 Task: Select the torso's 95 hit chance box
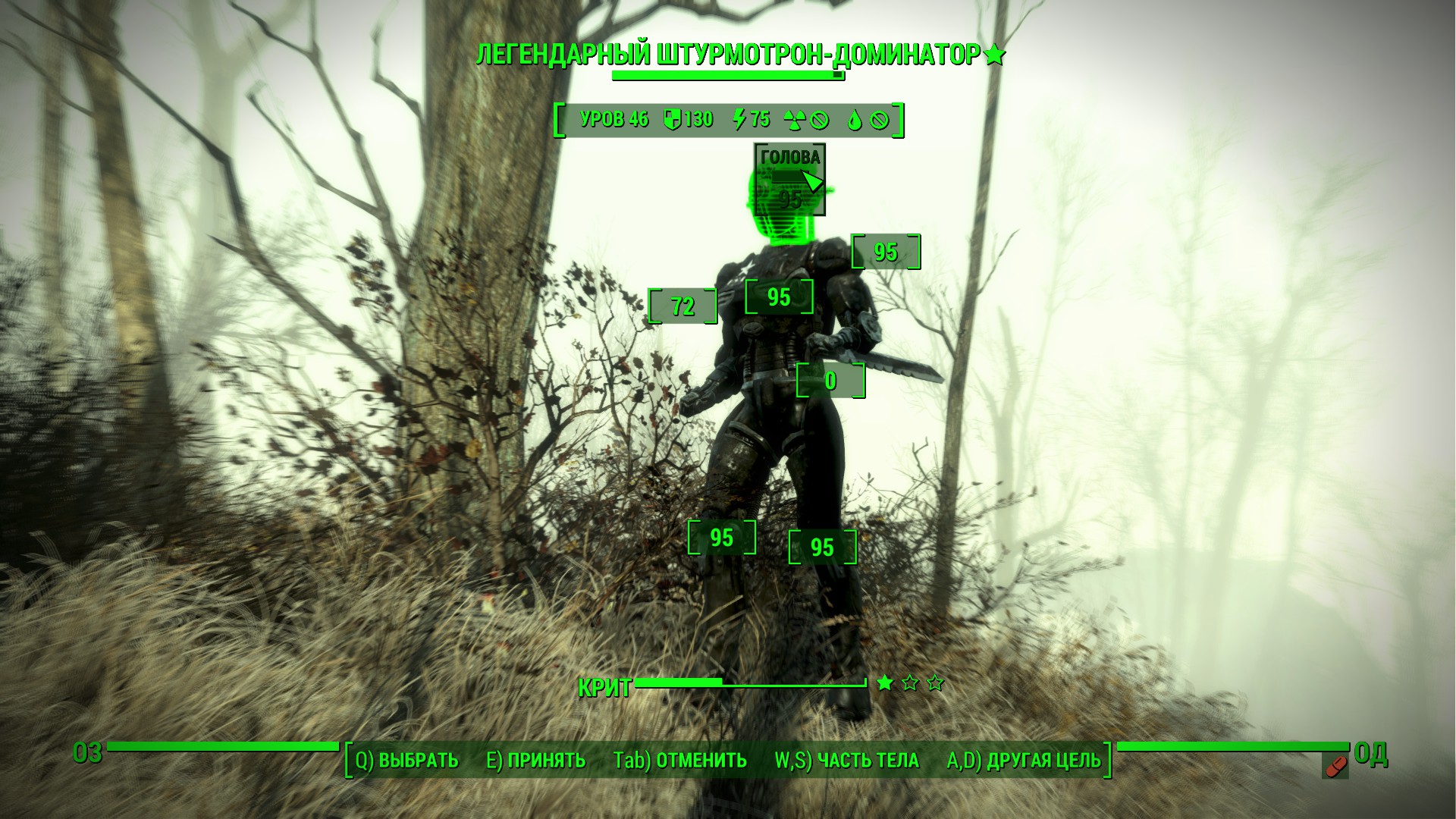coord(779,297)
